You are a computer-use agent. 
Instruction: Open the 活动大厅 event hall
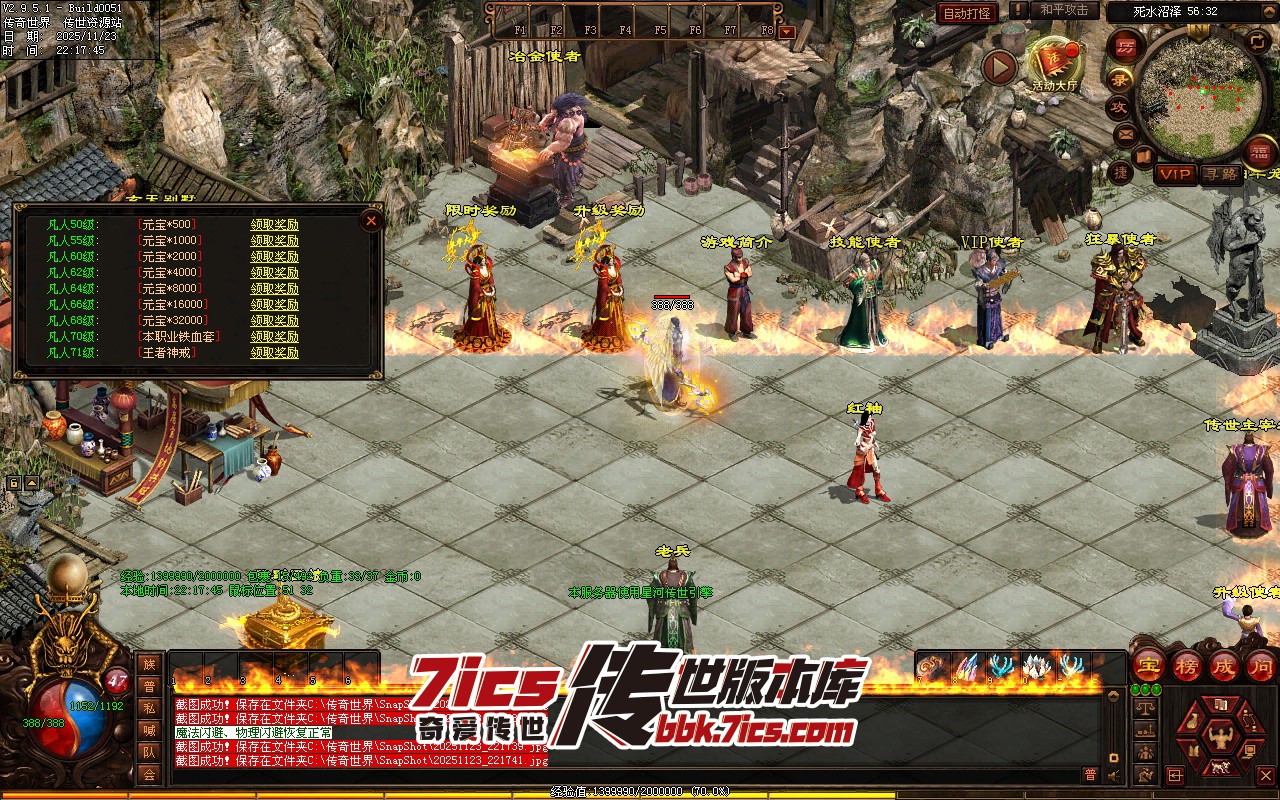(1055, 63)
